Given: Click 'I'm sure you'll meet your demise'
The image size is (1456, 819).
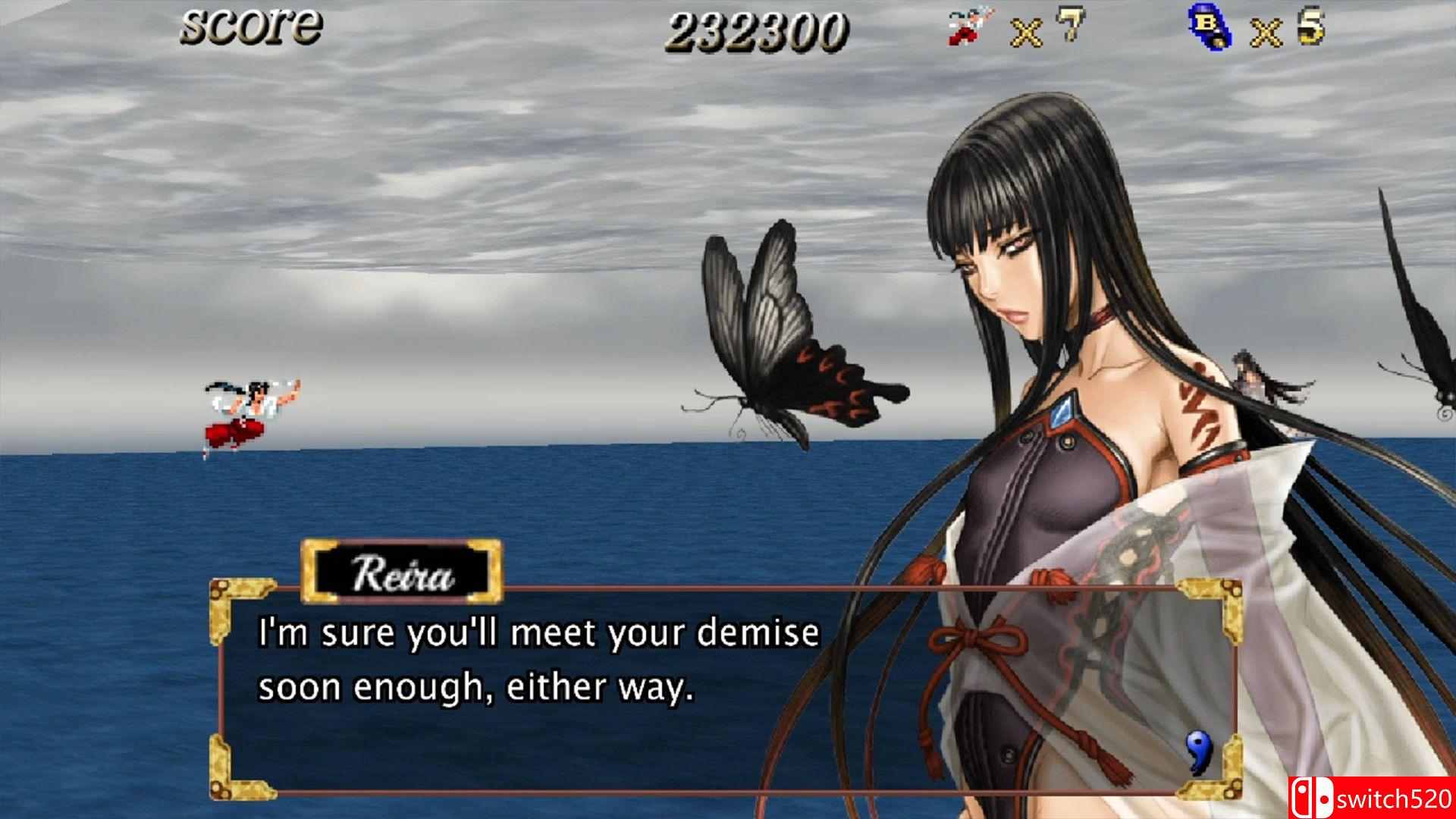Looking at the screenshot, I should pos(538,635).
